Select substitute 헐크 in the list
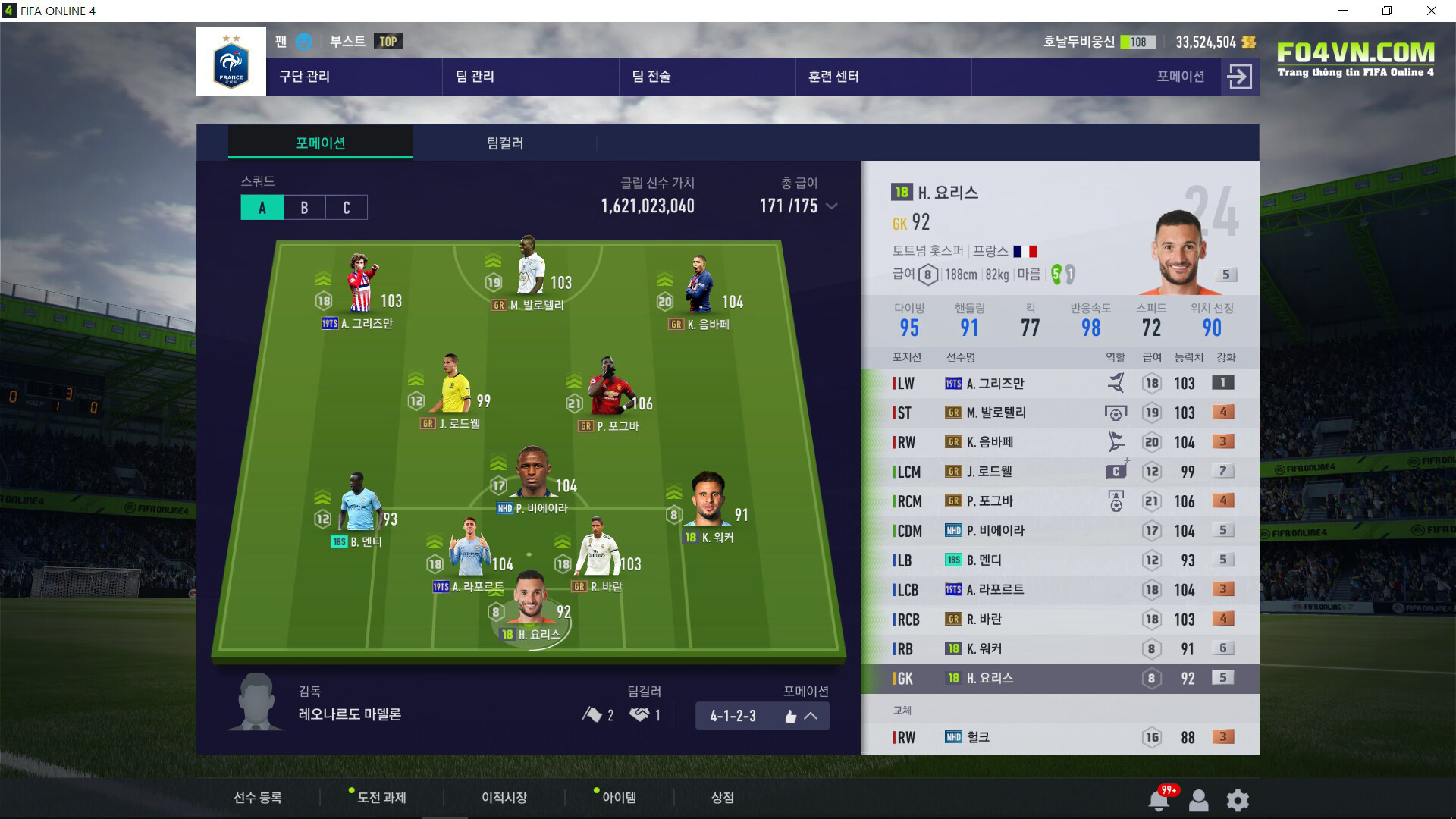This screenshot has height=819, width=1456. click(x=1059, y=737)
